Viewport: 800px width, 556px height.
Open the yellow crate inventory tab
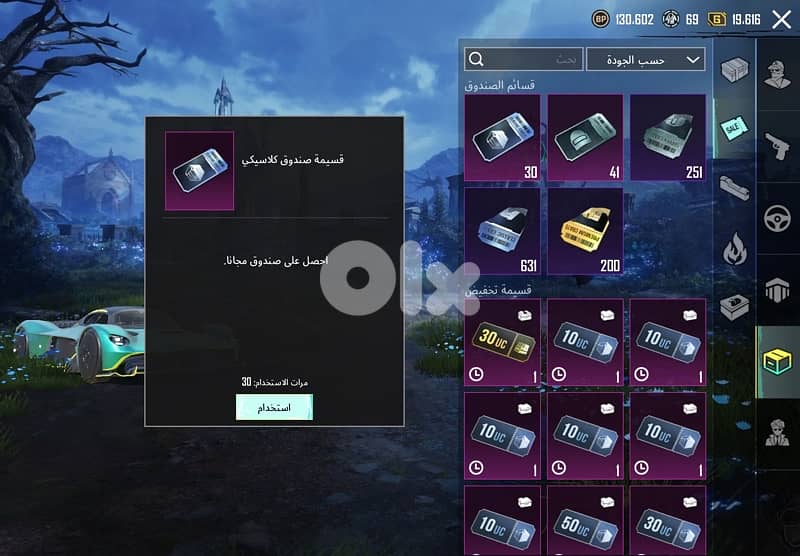[x=777, y=361]
